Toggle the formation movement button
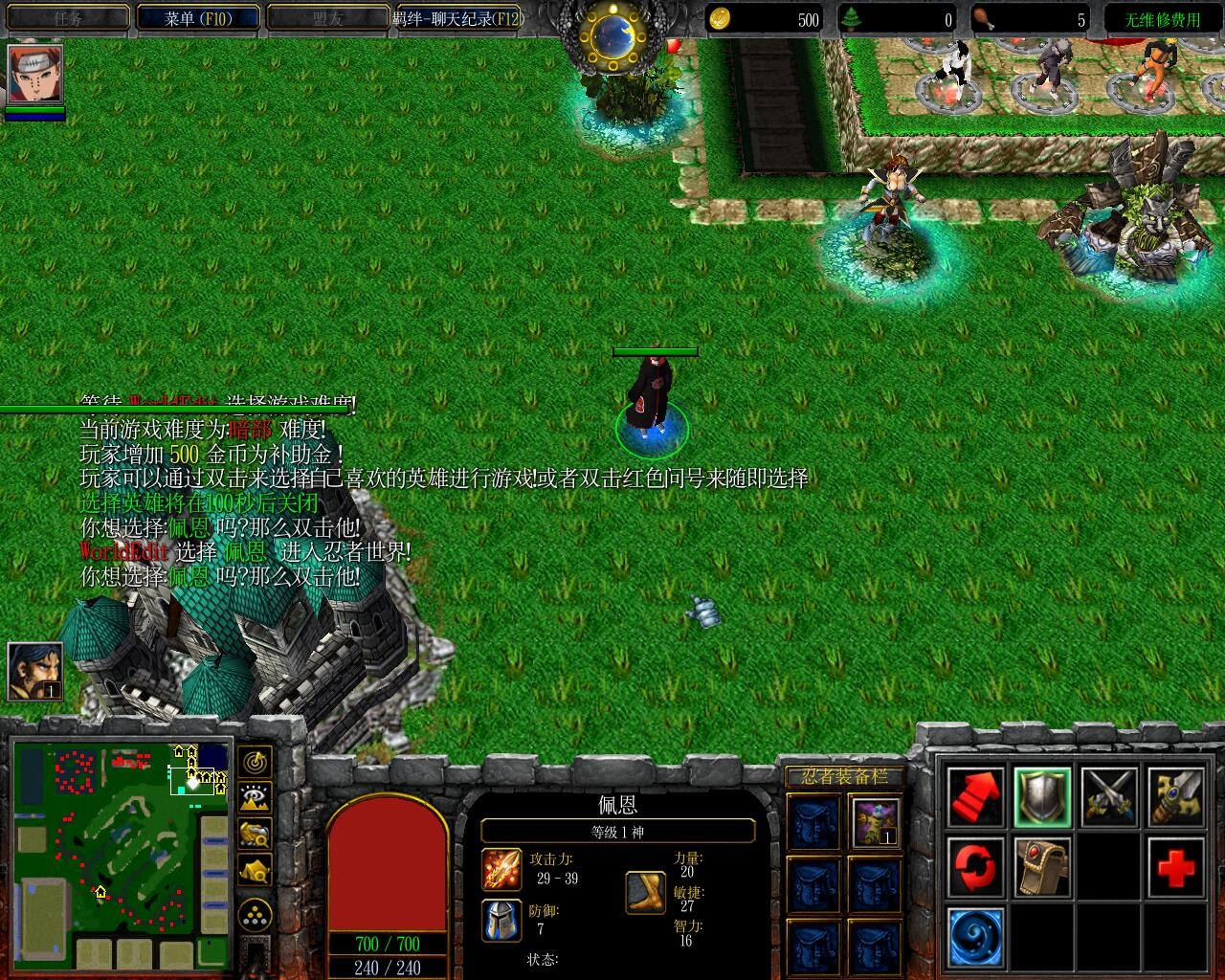 click(x=255, y=916)
